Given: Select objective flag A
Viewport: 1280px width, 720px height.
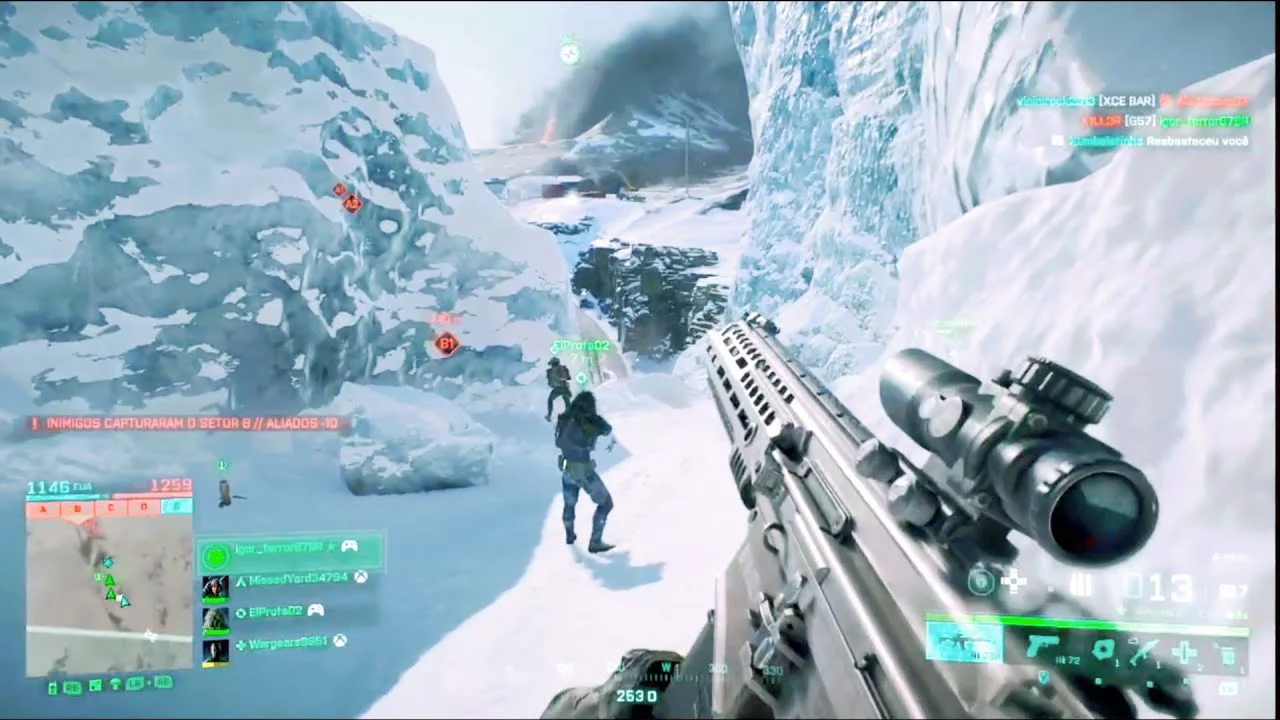Looking at the screenshot, I should coord(43,508).
